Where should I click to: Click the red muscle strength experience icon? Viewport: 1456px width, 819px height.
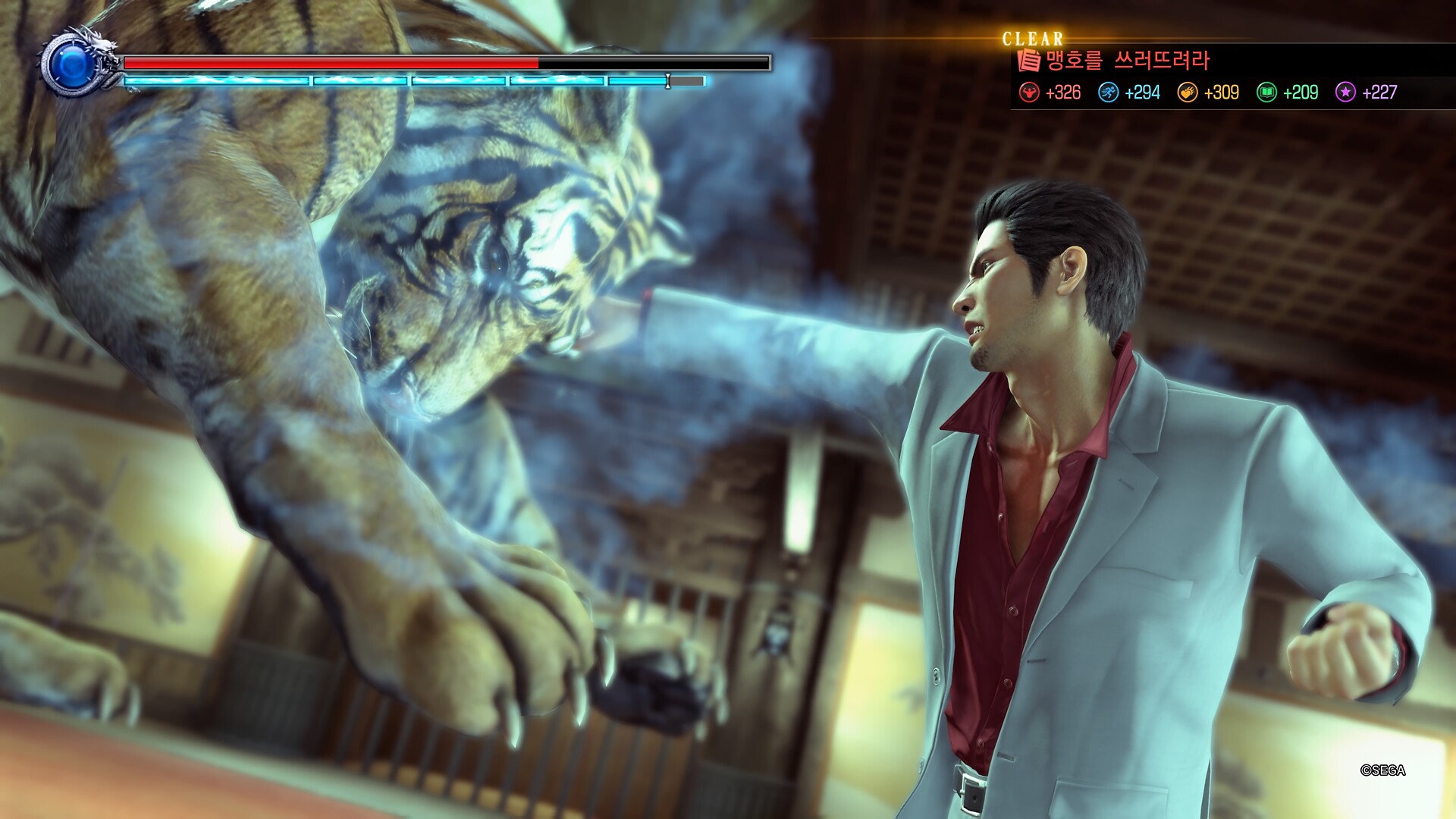1029,93
